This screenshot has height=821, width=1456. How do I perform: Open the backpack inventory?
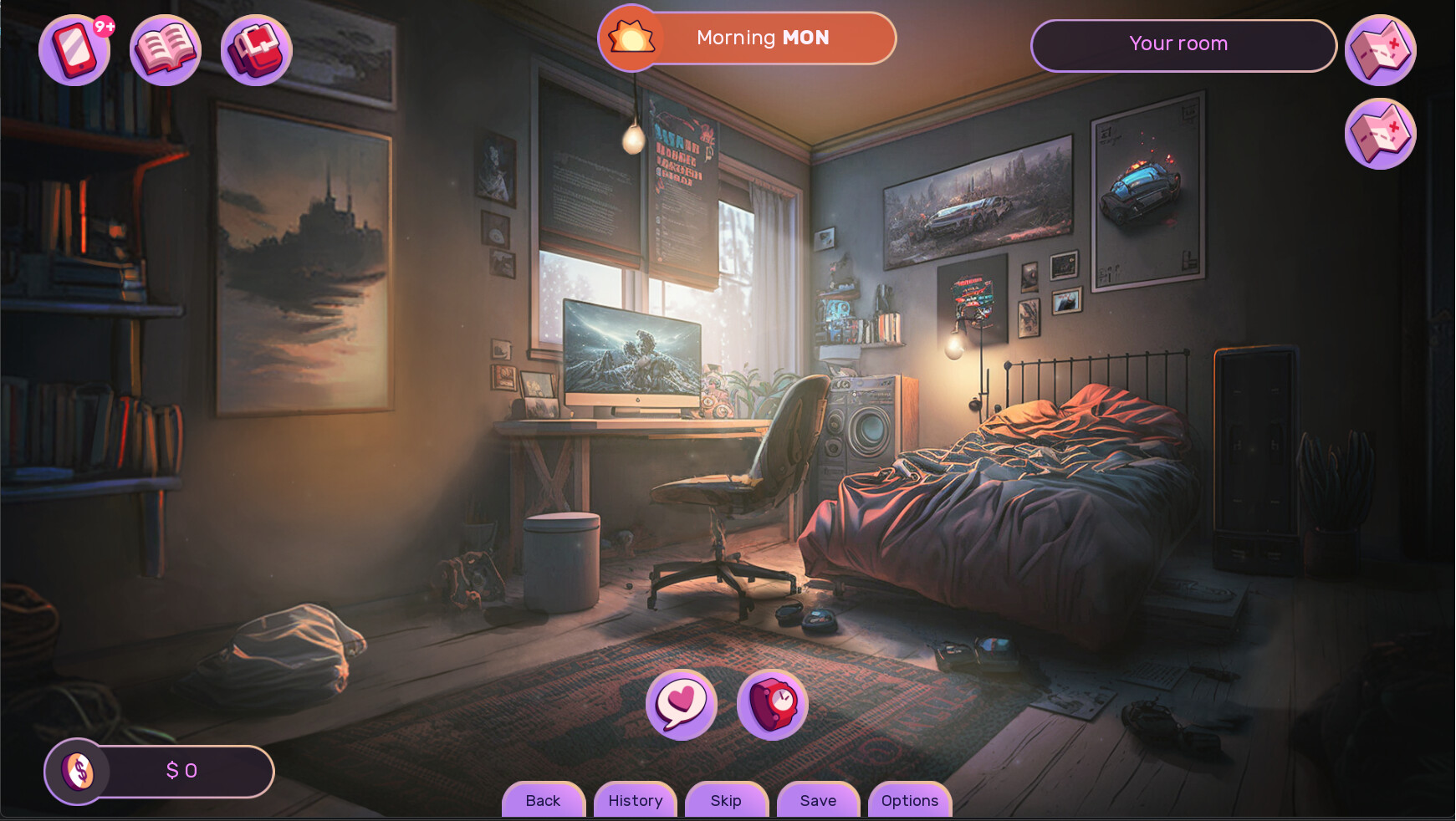pyautogui.click(x=255, y=50)
